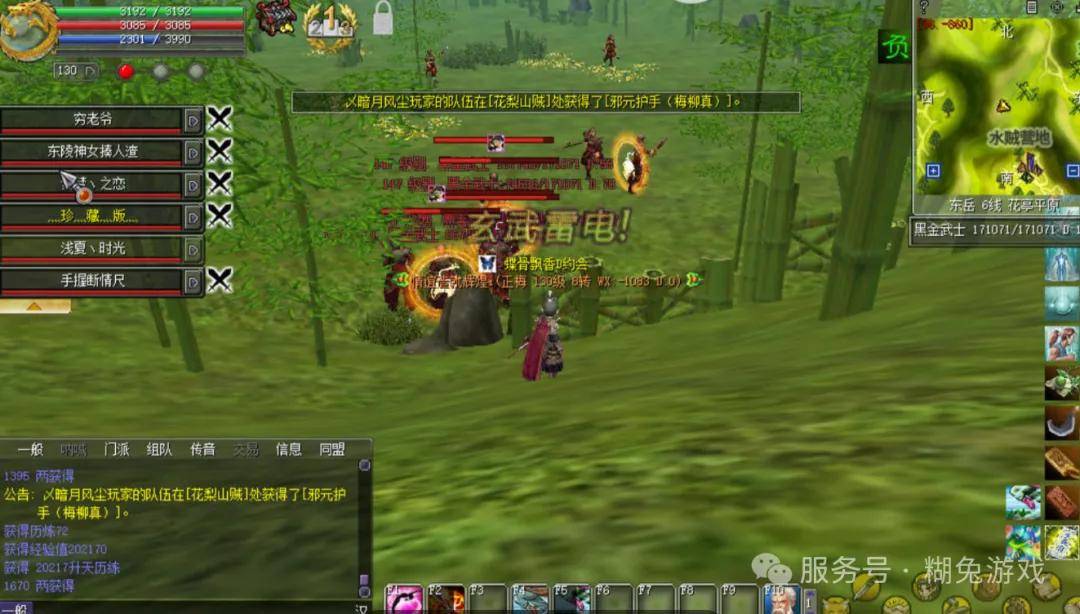Select party member 东陵神女揍人渣
The image size is (1080, 614).
tap(92, 152)
